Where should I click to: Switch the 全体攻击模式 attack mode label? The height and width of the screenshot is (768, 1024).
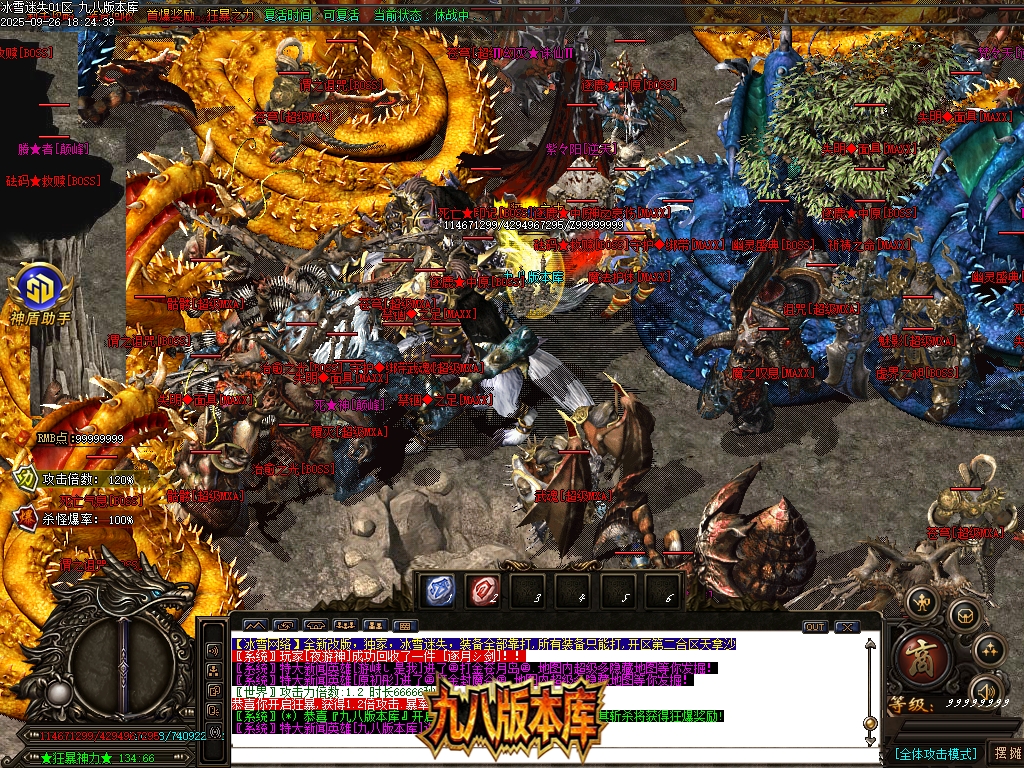(x=934, y=753)
